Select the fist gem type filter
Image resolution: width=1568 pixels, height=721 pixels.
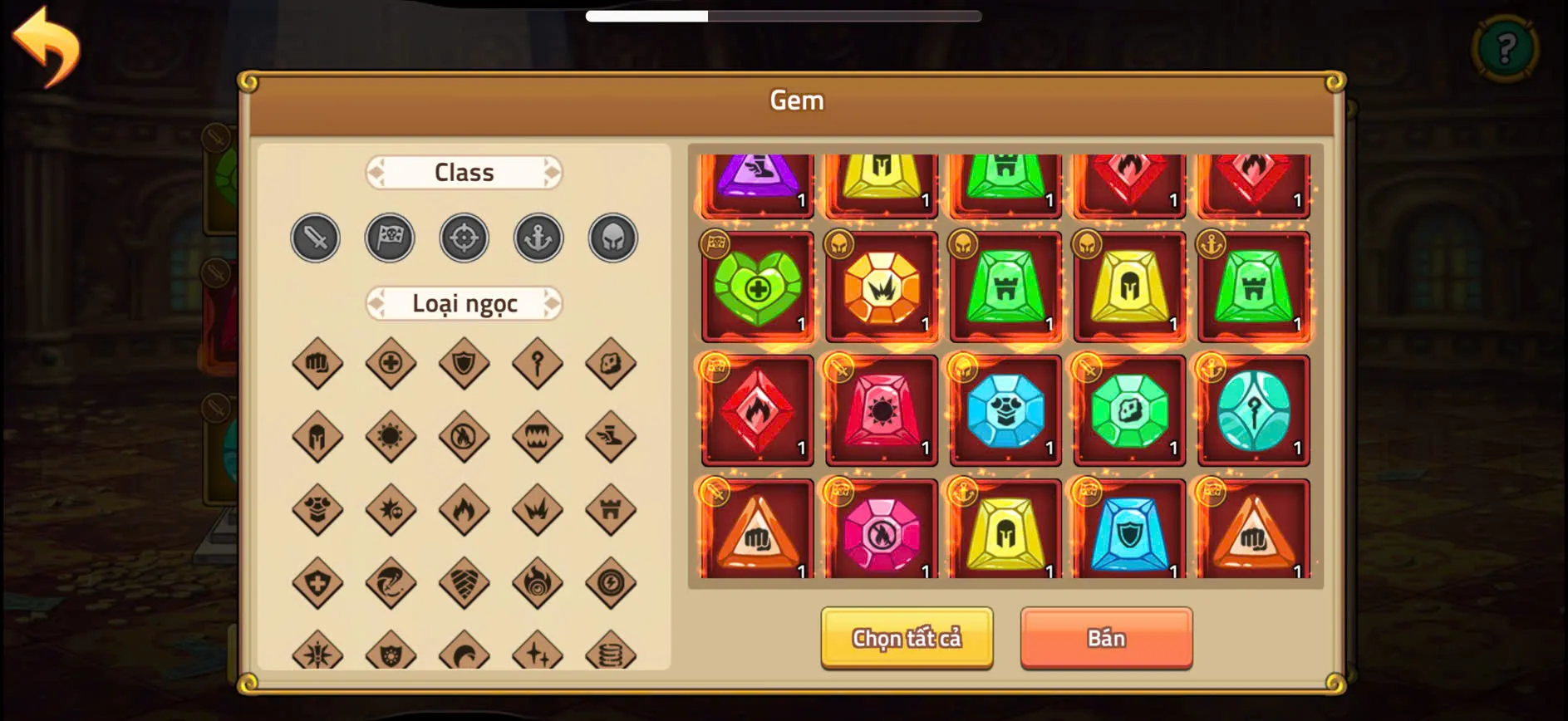click(317, 363)
